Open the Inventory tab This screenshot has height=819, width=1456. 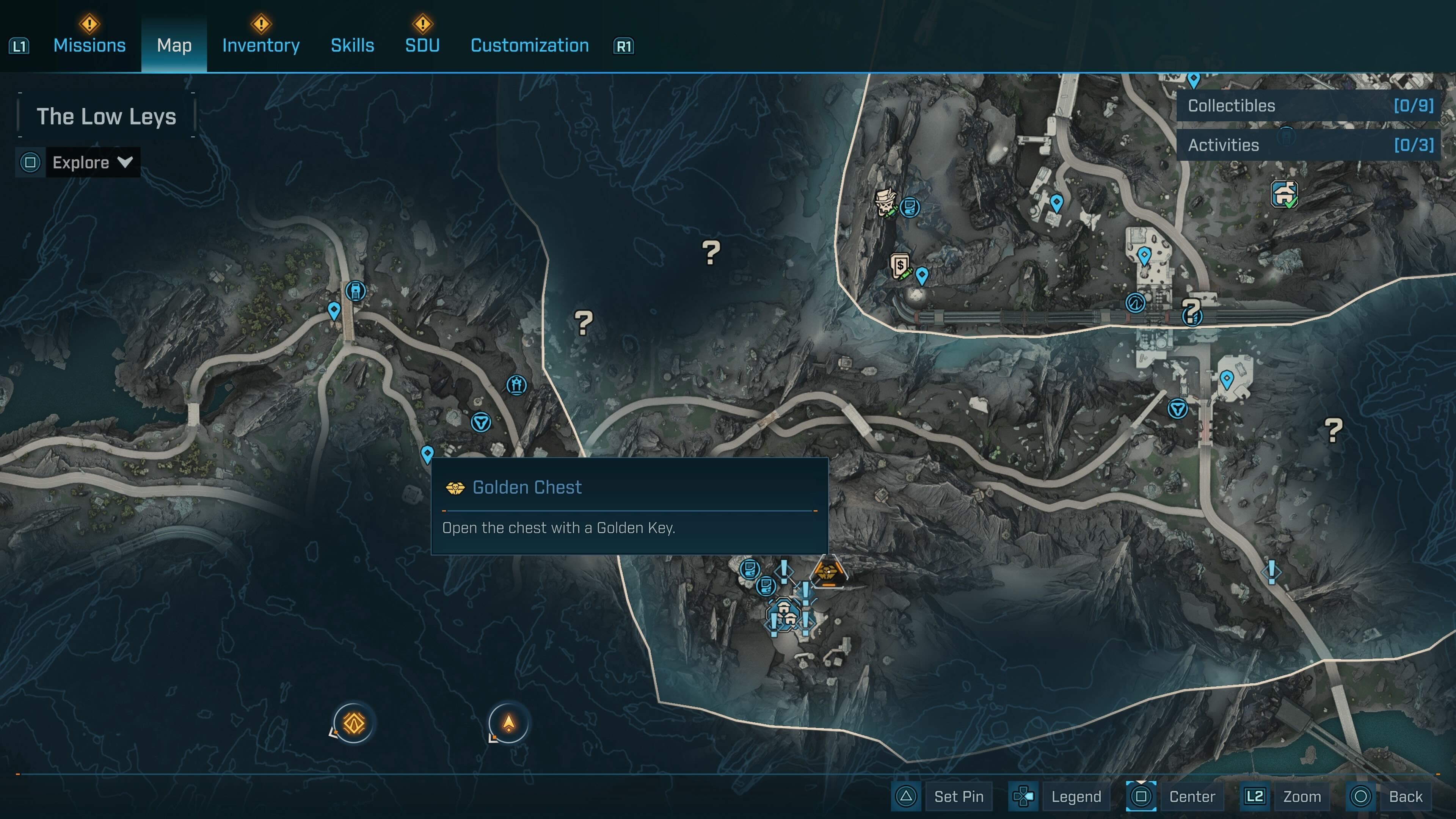click(260, 45)
